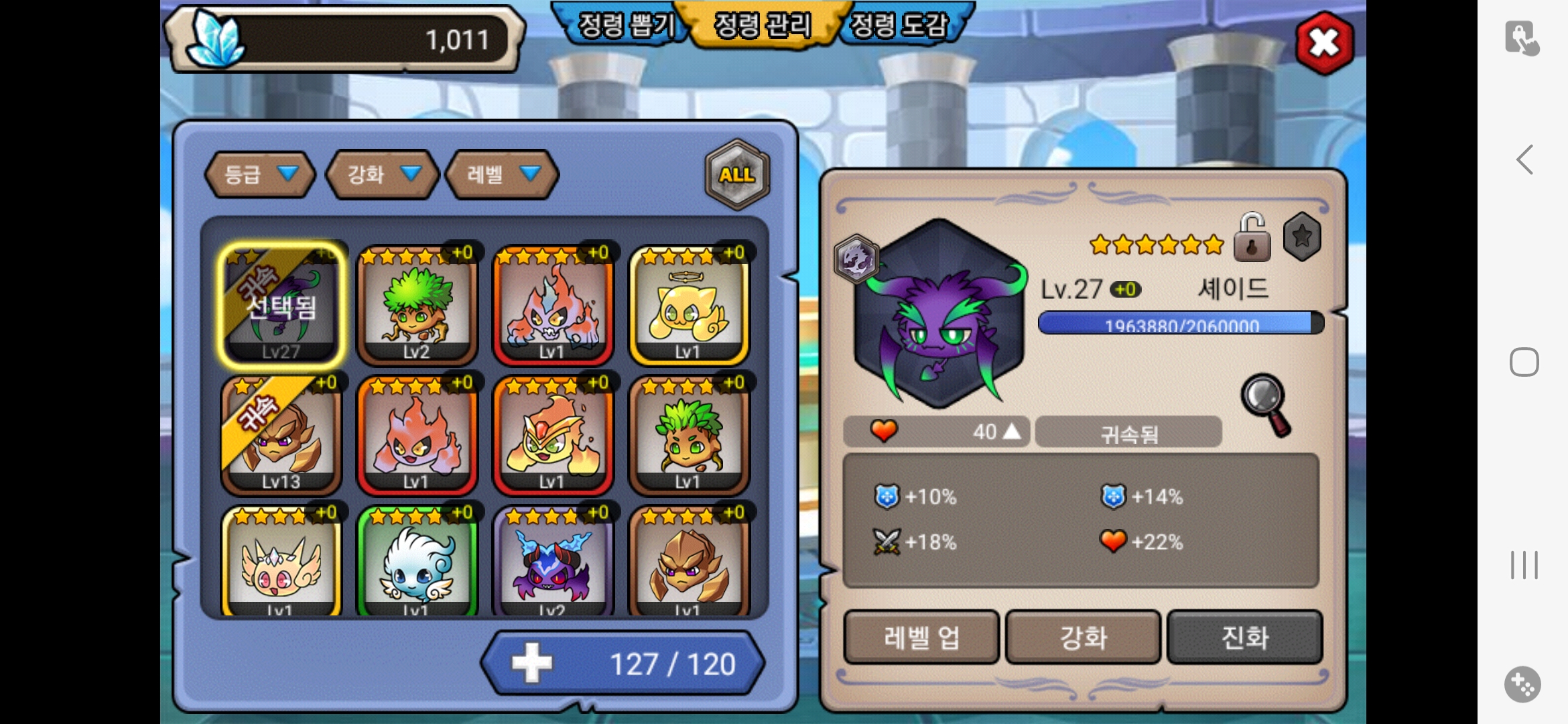Toggle the padlock on Shade
This screenshot has height=724, width=1568.
coord(1252,238)
